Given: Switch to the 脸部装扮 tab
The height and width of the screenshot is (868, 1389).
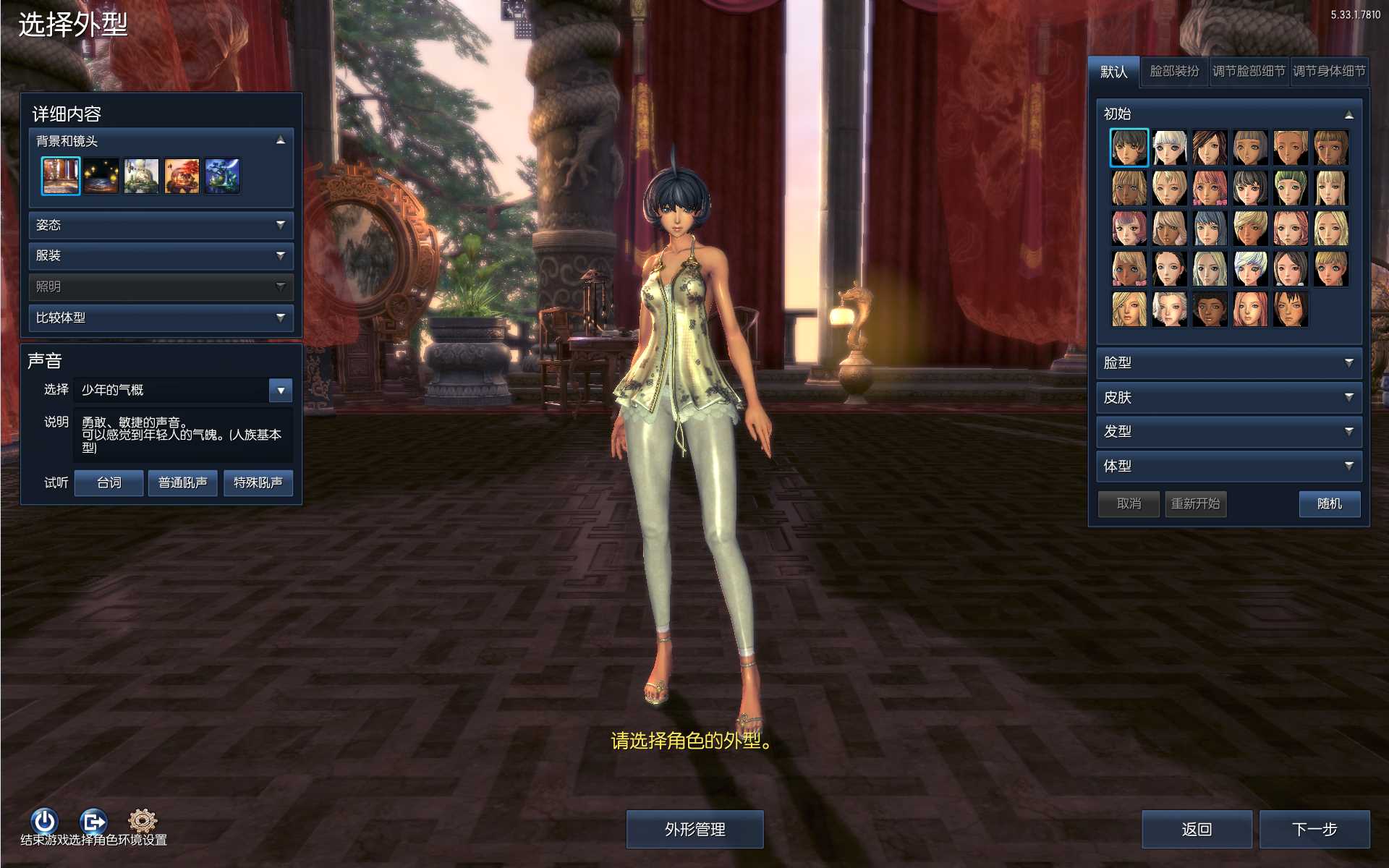Looking at the screenshot, I should coord(1173,72).
